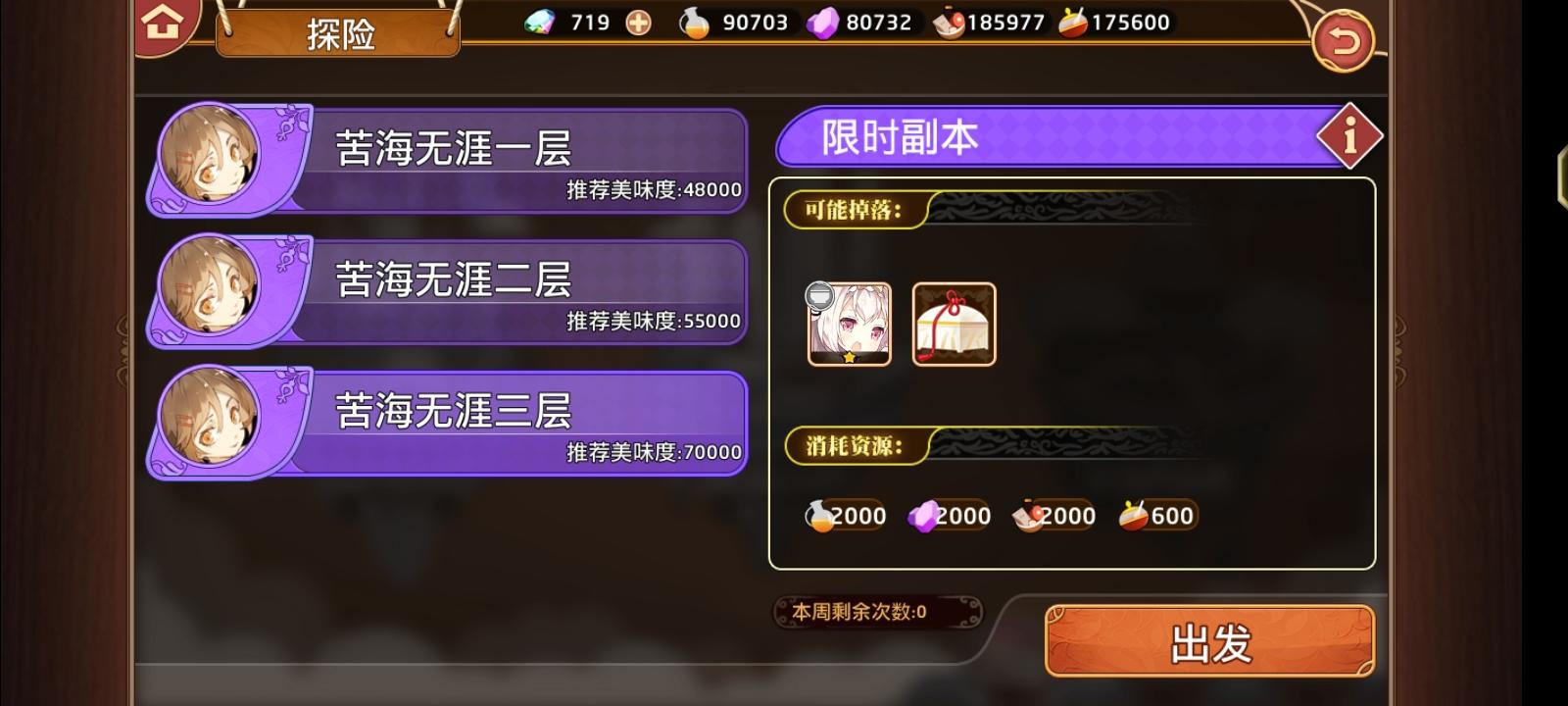1568x706 pixels.
Task: Click the drum resource icon showing 175600
Action: tap(1076, 21)
